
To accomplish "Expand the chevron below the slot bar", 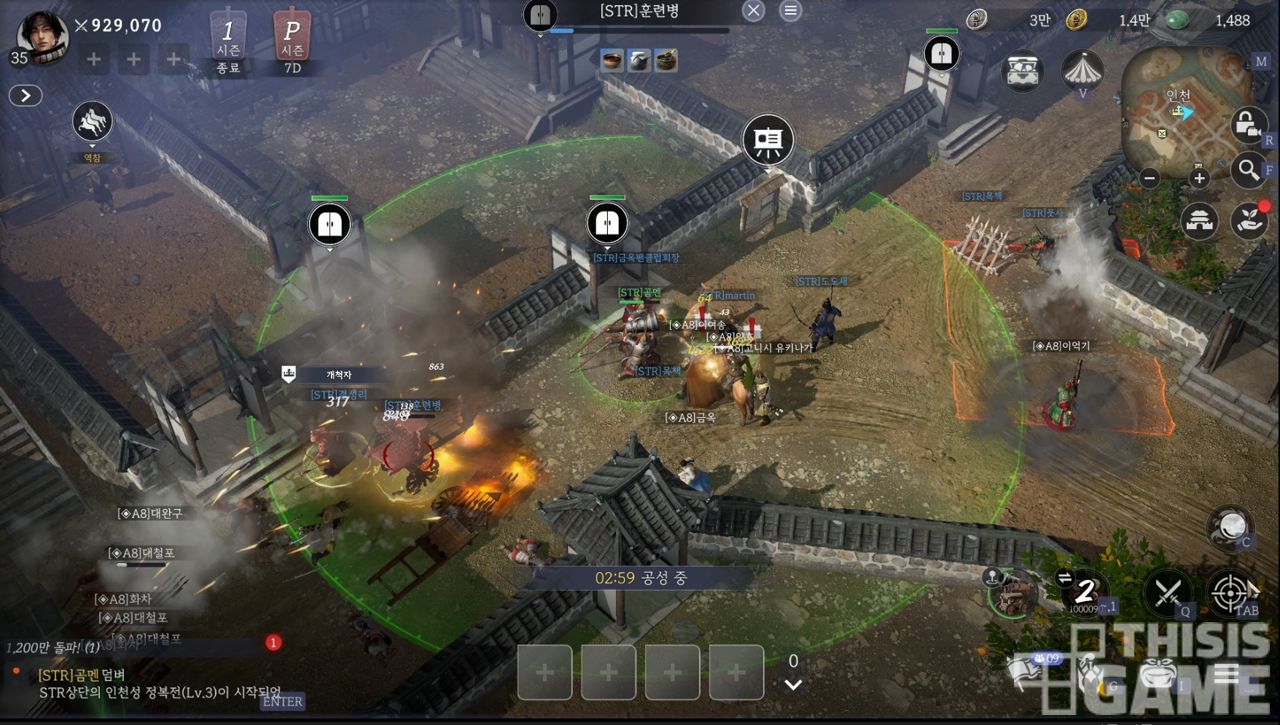I will point(793,685).
